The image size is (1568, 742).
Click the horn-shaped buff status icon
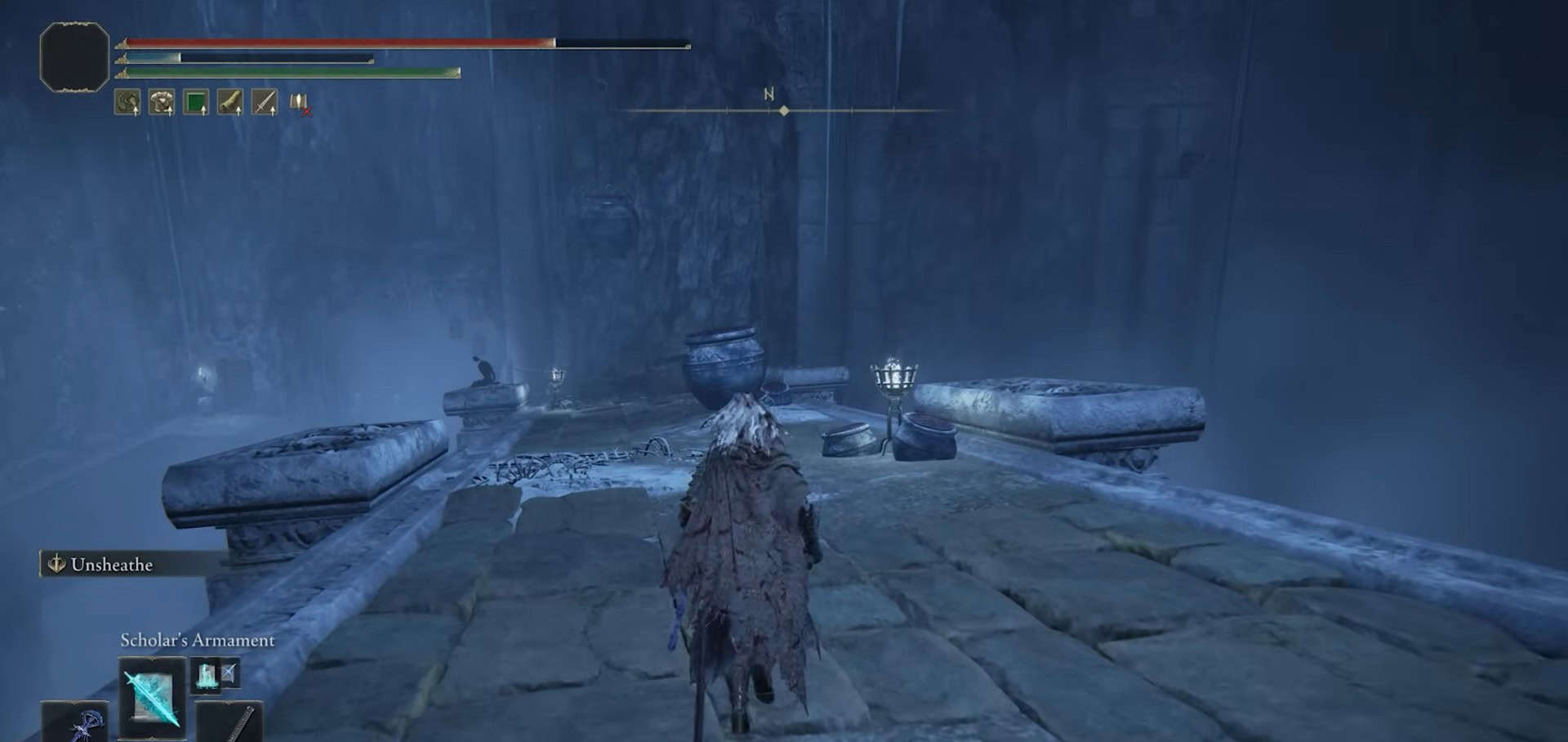click(x=230, y=103)
